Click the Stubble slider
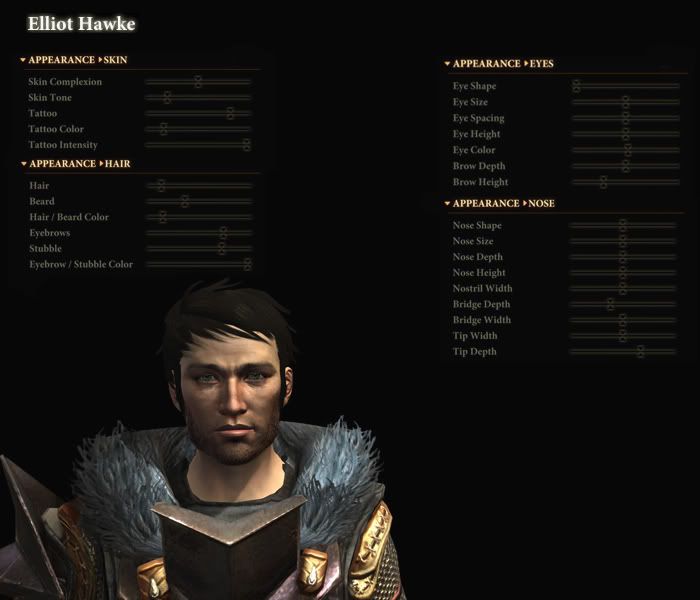 point(222,248)
